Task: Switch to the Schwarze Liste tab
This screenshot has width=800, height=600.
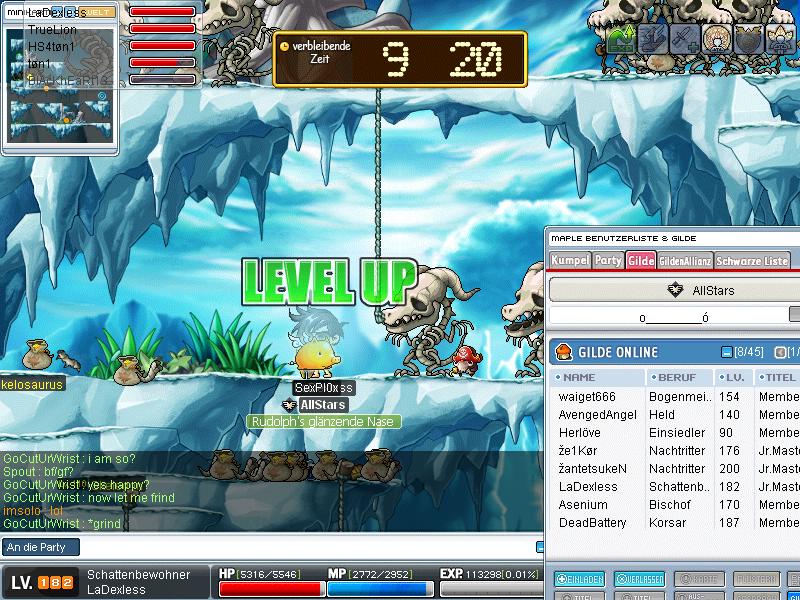Action: pos(752,261)
